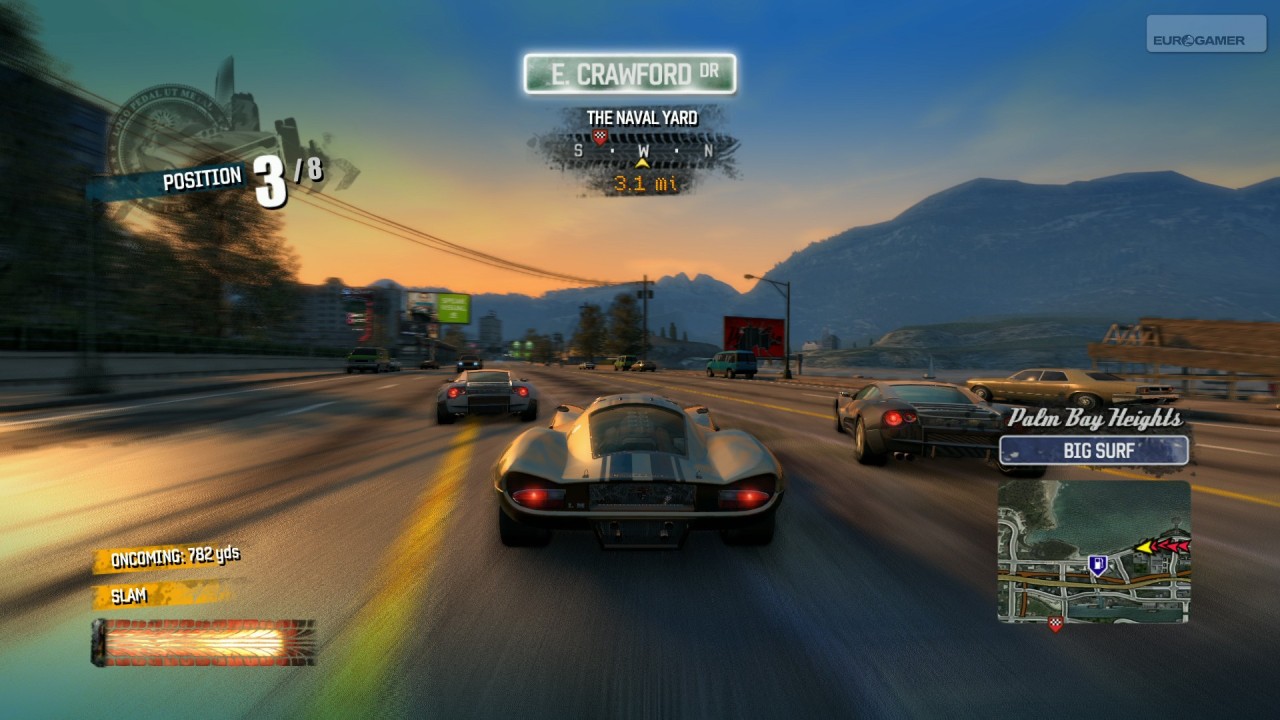Image resolution: width=1280 pixels, height=720 pixels.
Task: Select the checkered finish marker on minimap
Action: (x=1054, y=624)
